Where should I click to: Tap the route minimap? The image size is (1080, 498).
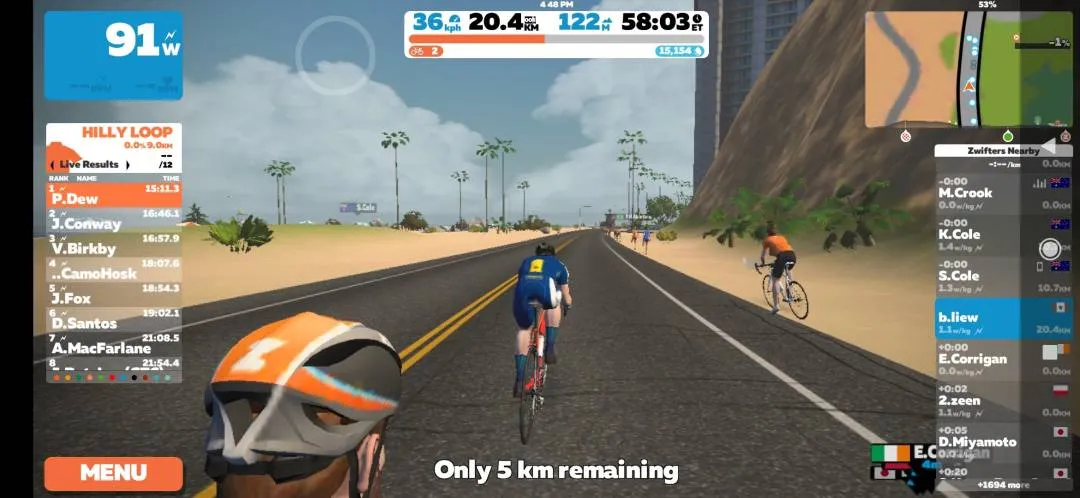pos(967,69)
